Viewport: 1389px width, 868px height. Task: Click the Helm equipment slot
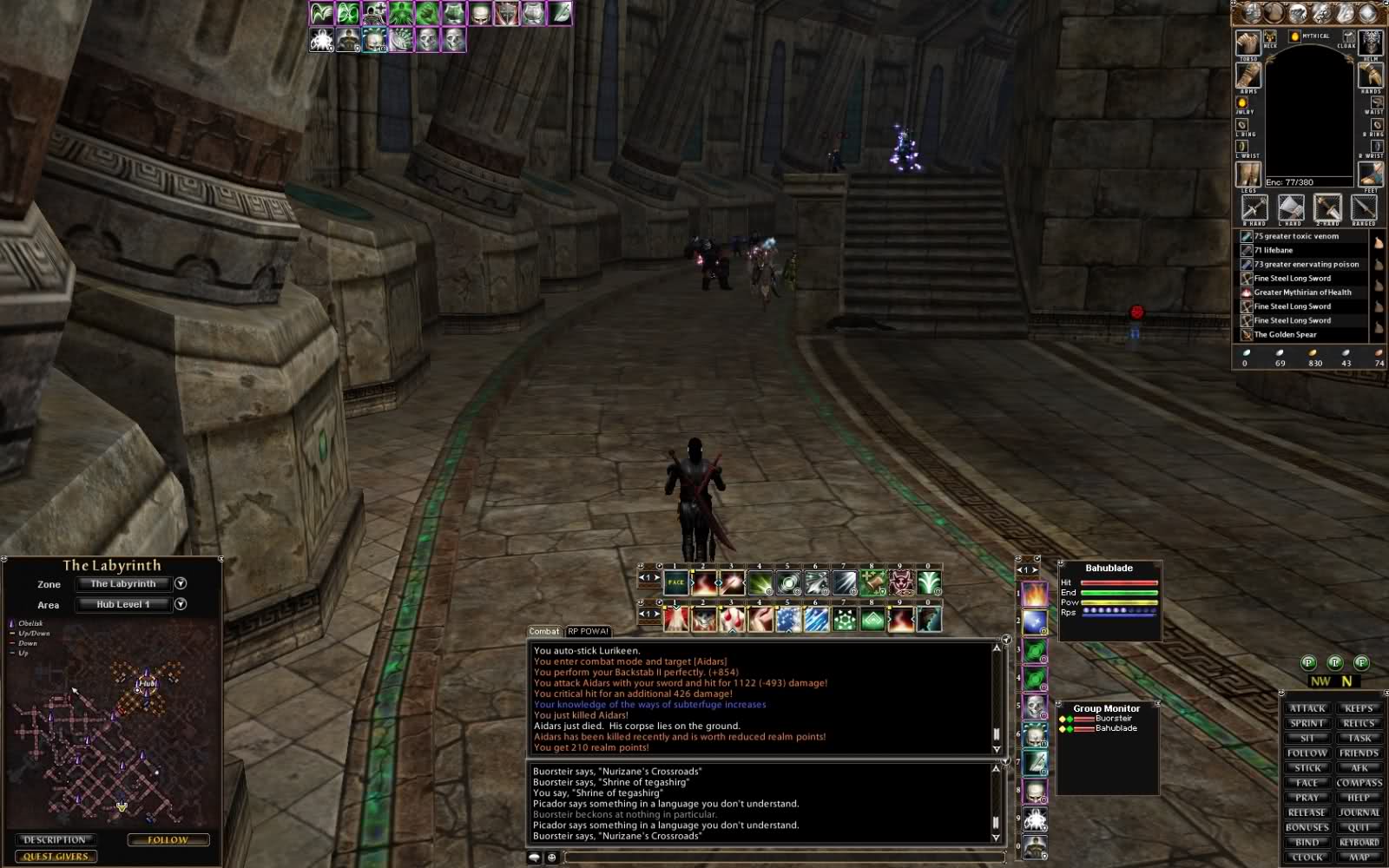pos(1371,42)
